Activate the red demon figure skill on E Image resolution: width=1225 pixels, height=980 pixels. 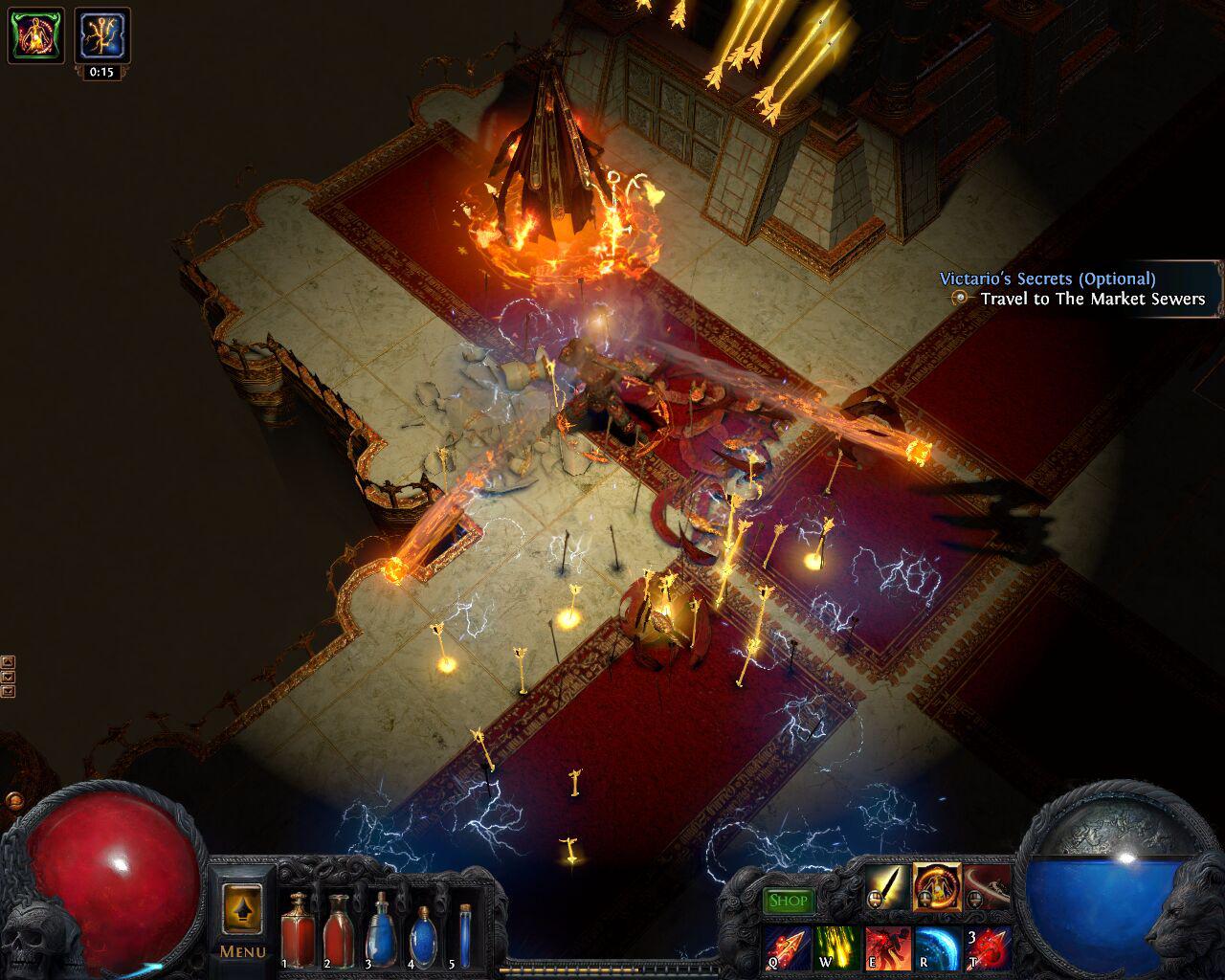coord(888,947)
